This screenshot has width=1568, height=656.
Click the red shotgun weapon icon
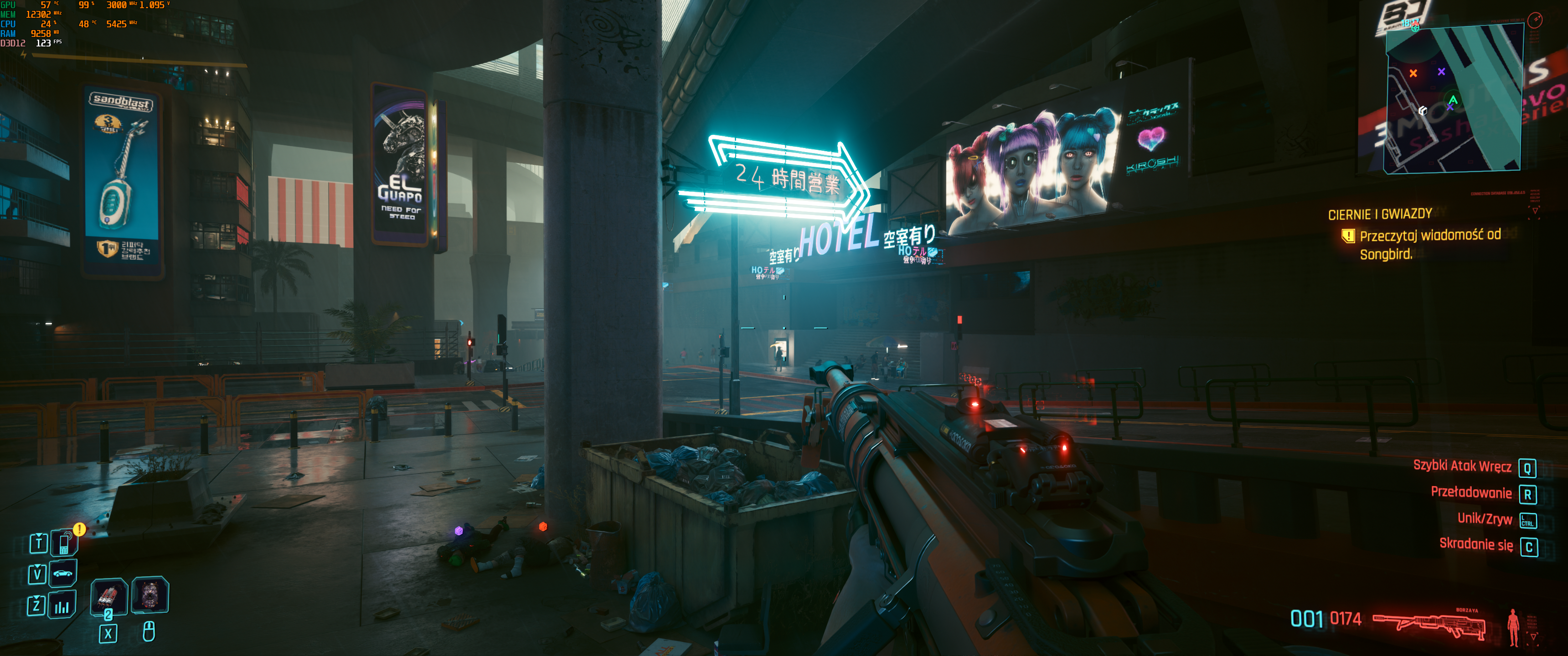click(x=1429, y=625)
